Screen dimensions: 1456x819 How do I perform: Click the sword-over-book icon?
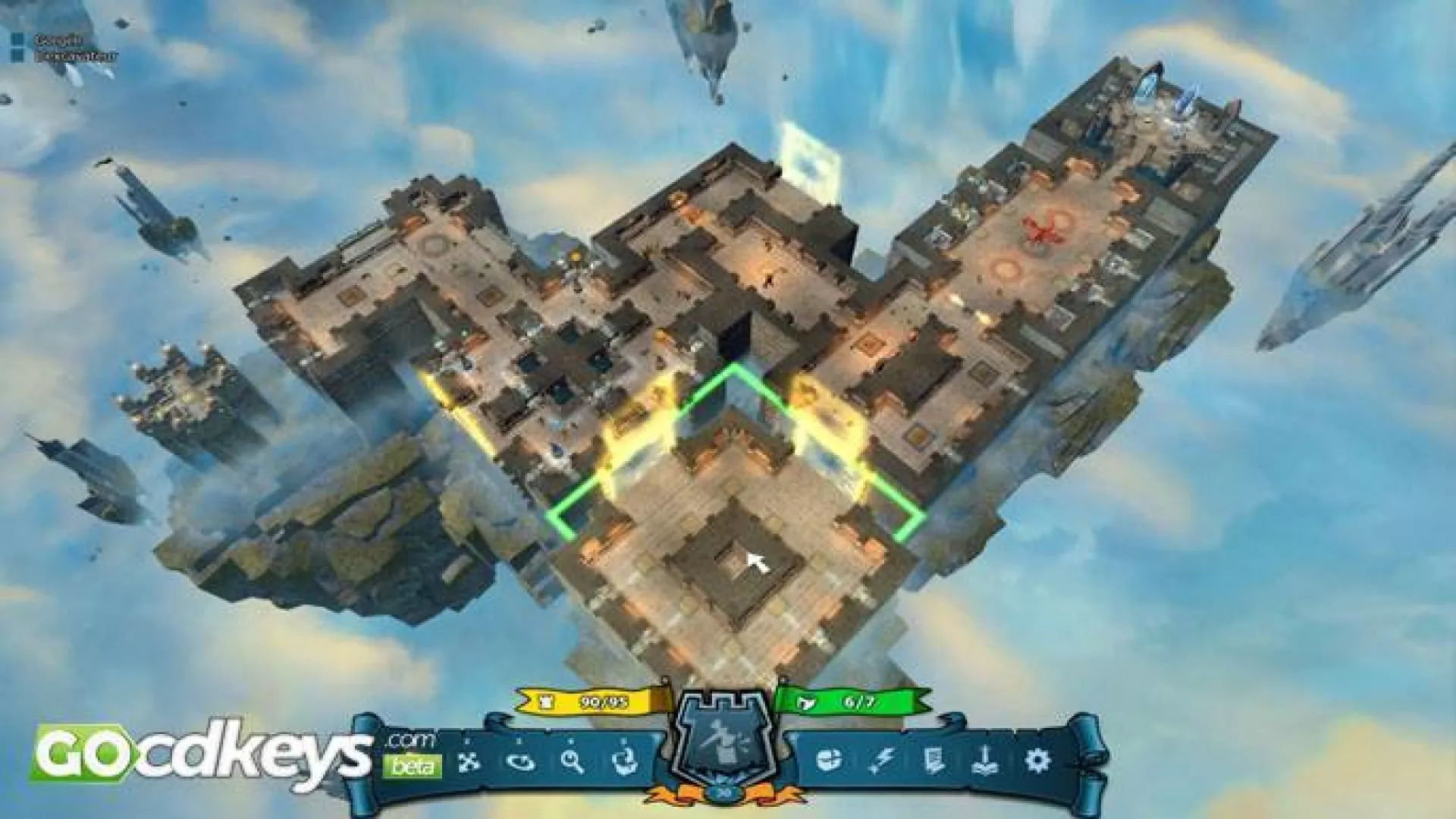(985, 759)
